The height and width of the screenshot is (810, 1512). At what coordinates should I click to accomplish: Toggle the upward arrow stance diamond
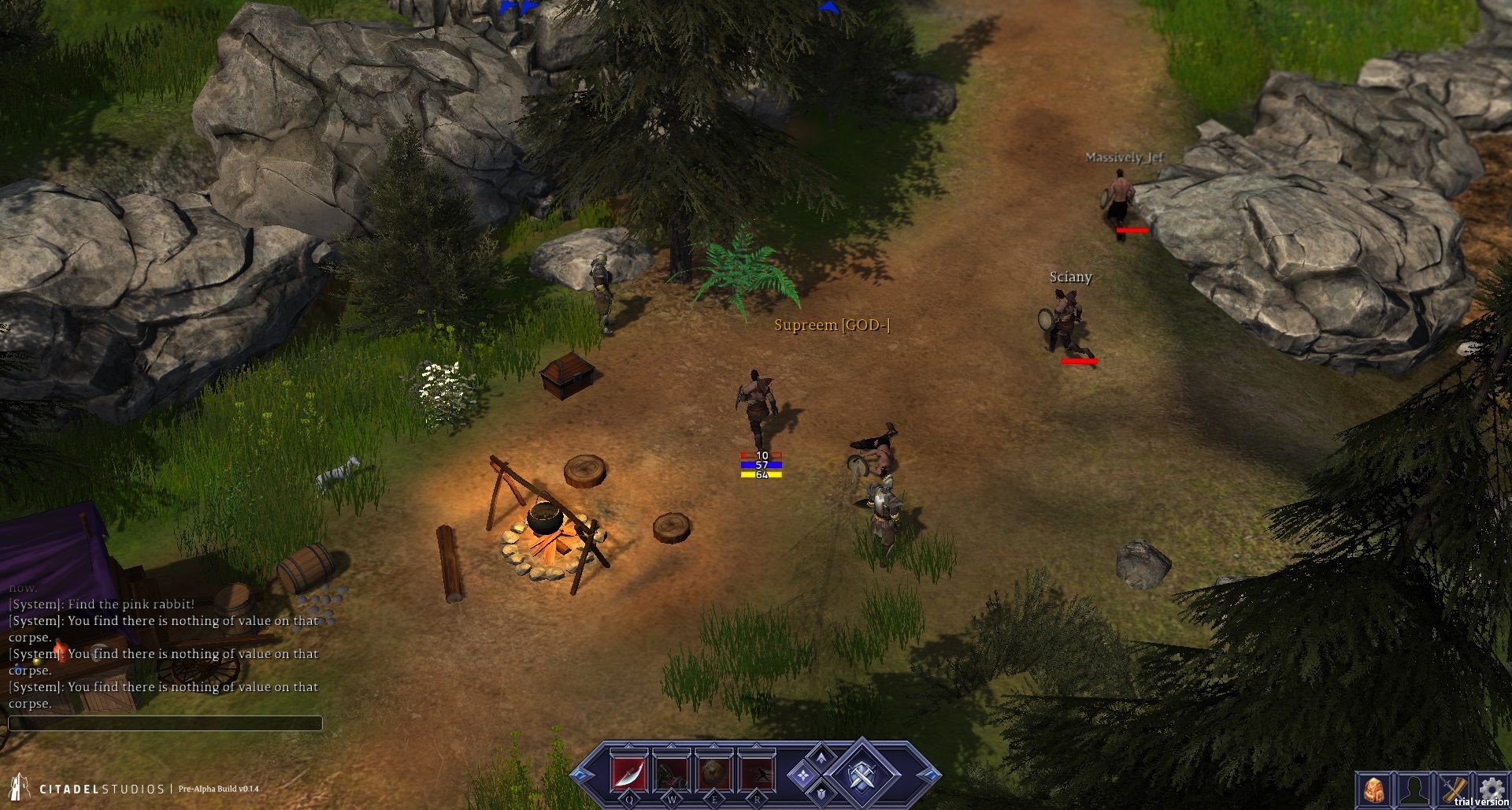click(821, 757)
